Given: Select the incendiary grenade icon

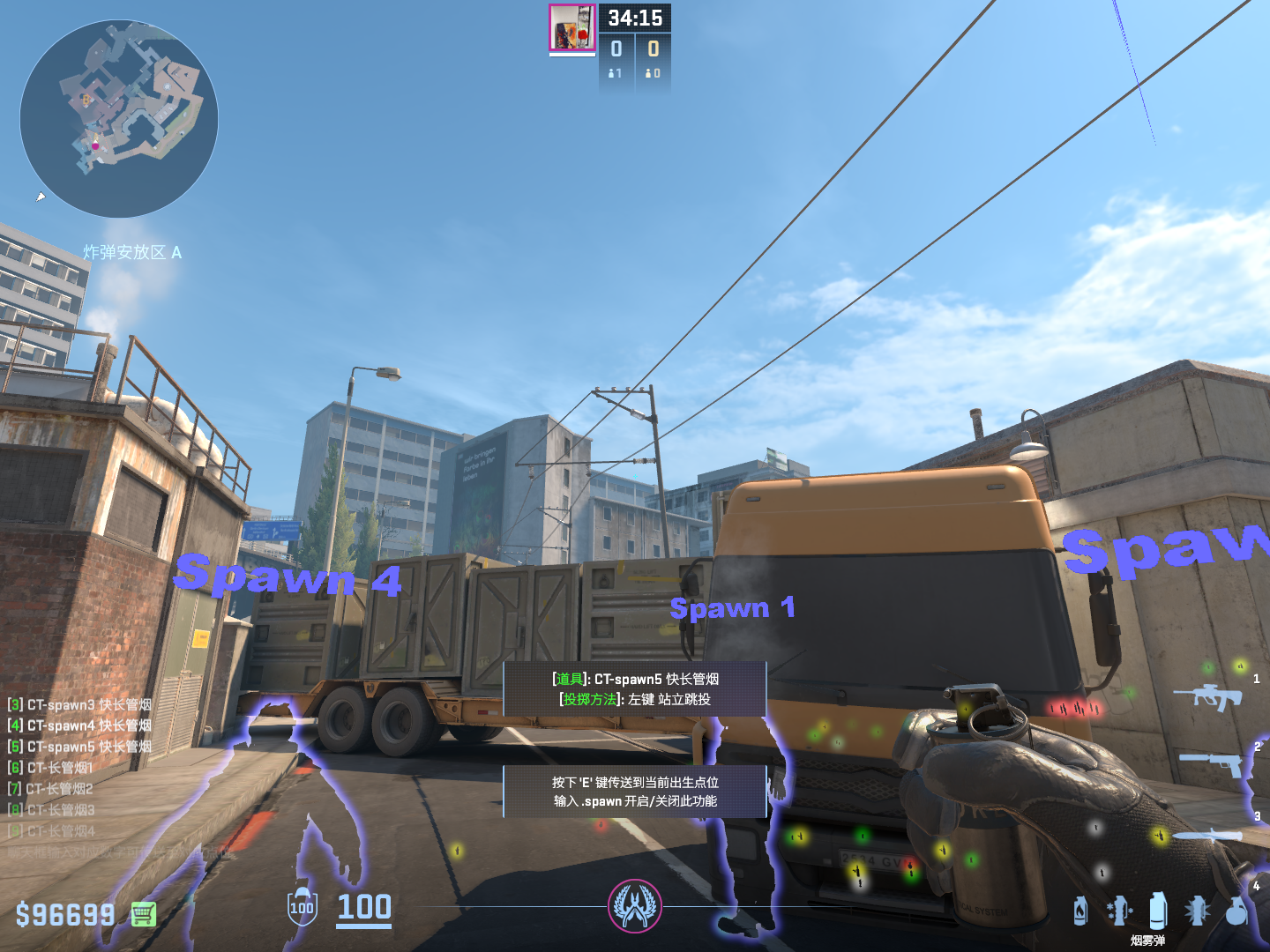Looking at the screenshot, I should (1080, 911).
